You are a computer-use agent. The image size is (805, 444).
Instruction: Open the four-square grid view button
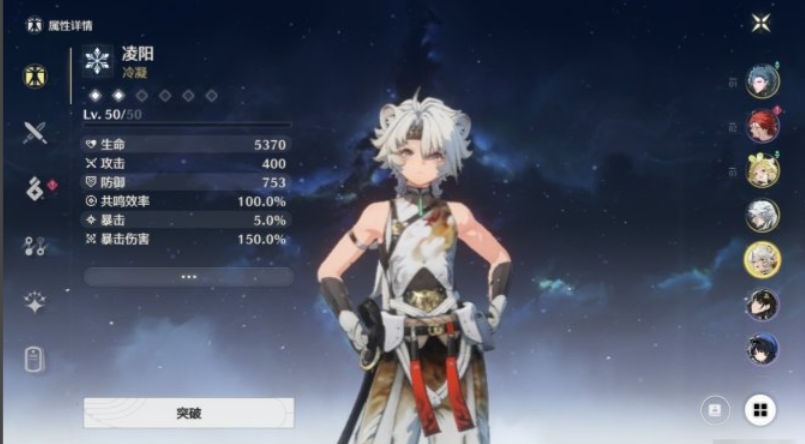[760, 409]
